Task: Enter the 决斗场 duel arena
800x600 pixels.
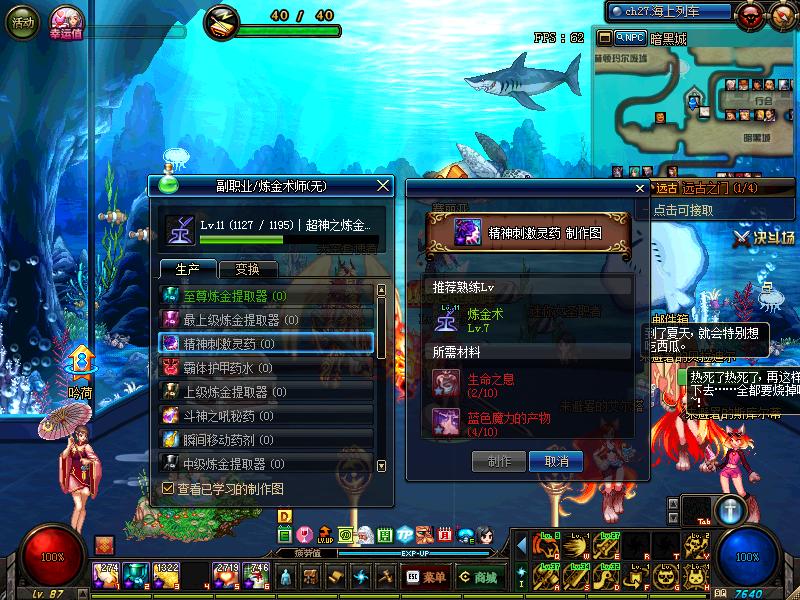Action: (765, 238)
